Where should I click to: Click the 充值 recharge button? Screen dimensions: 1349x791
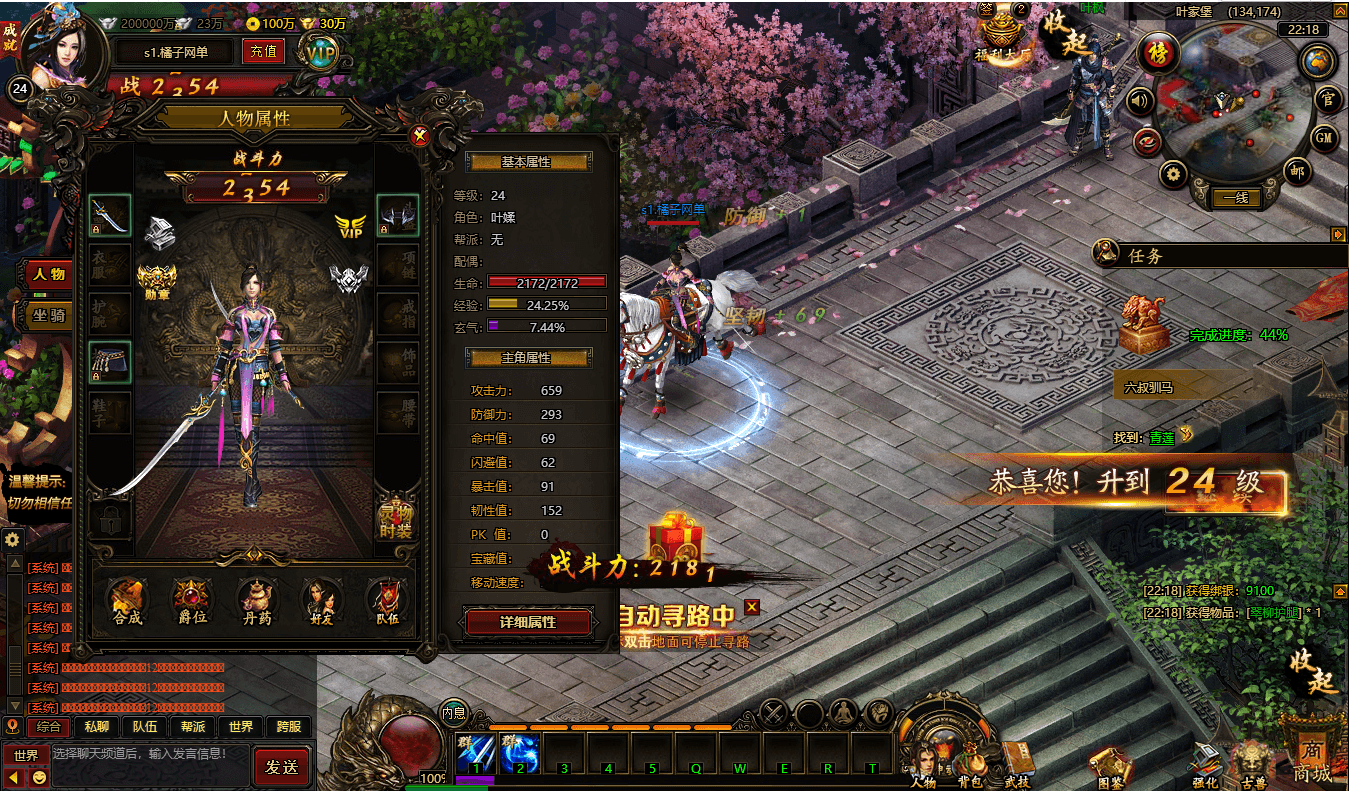click(264, 52)
